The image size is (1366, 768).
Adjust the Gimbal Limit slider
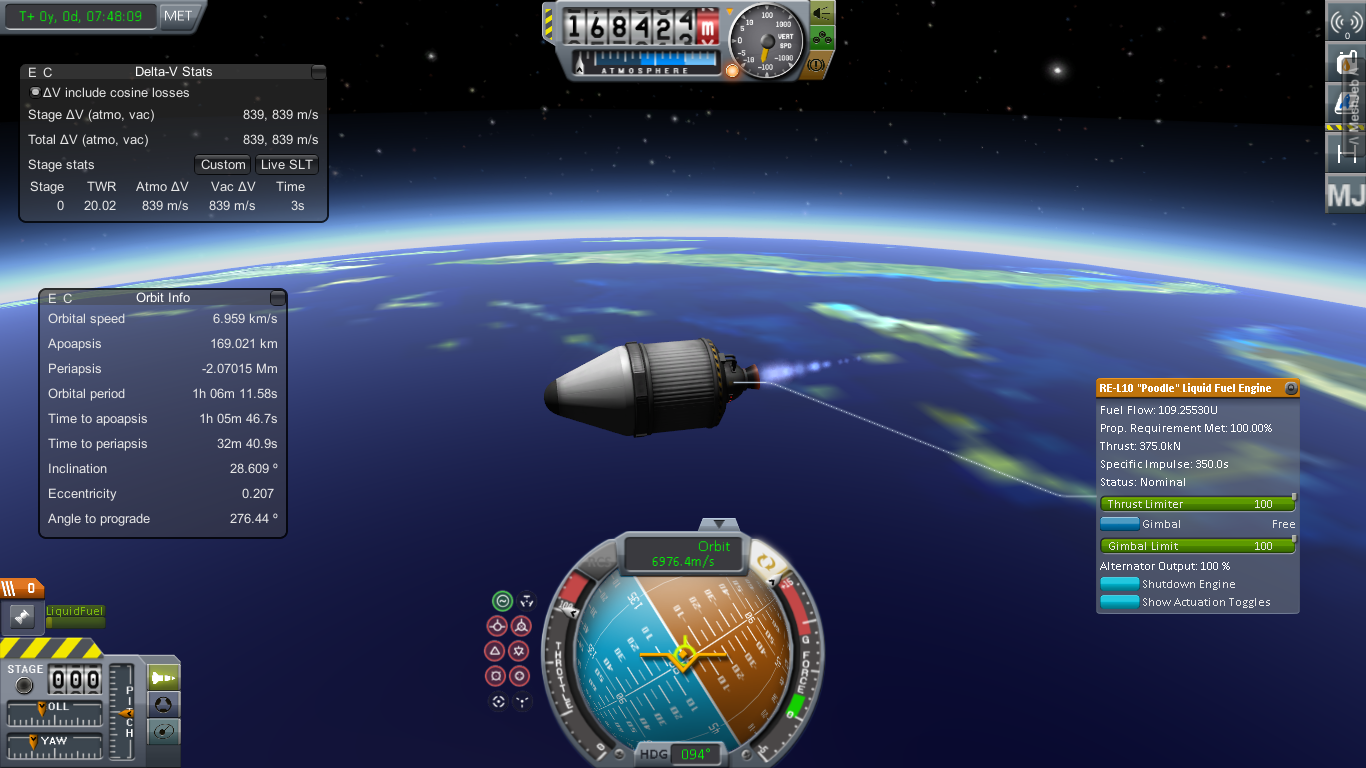click(x=1197, y=546)
